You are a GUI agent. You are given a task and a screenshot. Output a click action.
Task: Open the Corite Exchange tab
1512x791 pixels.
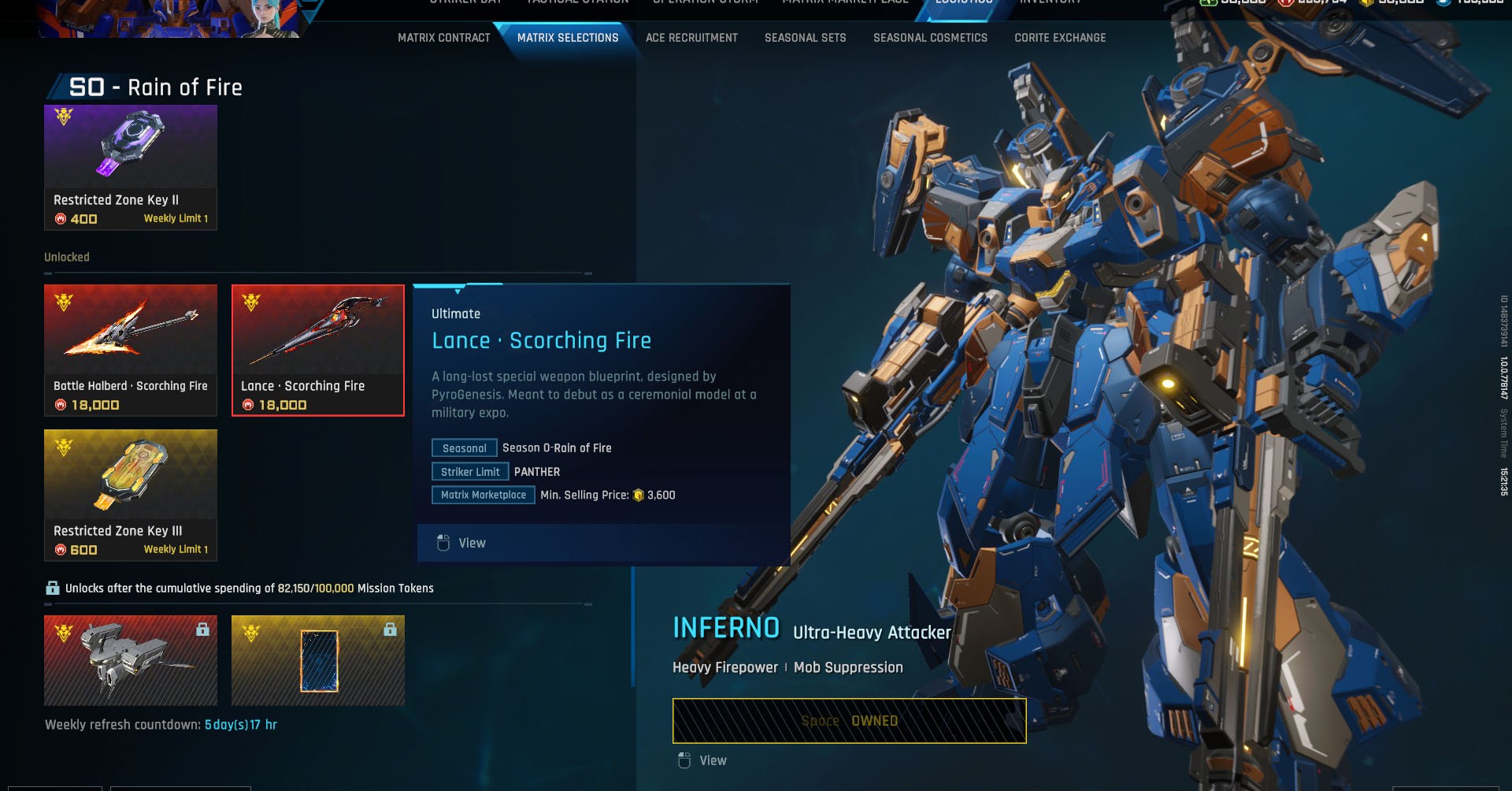pos(1059,37)
